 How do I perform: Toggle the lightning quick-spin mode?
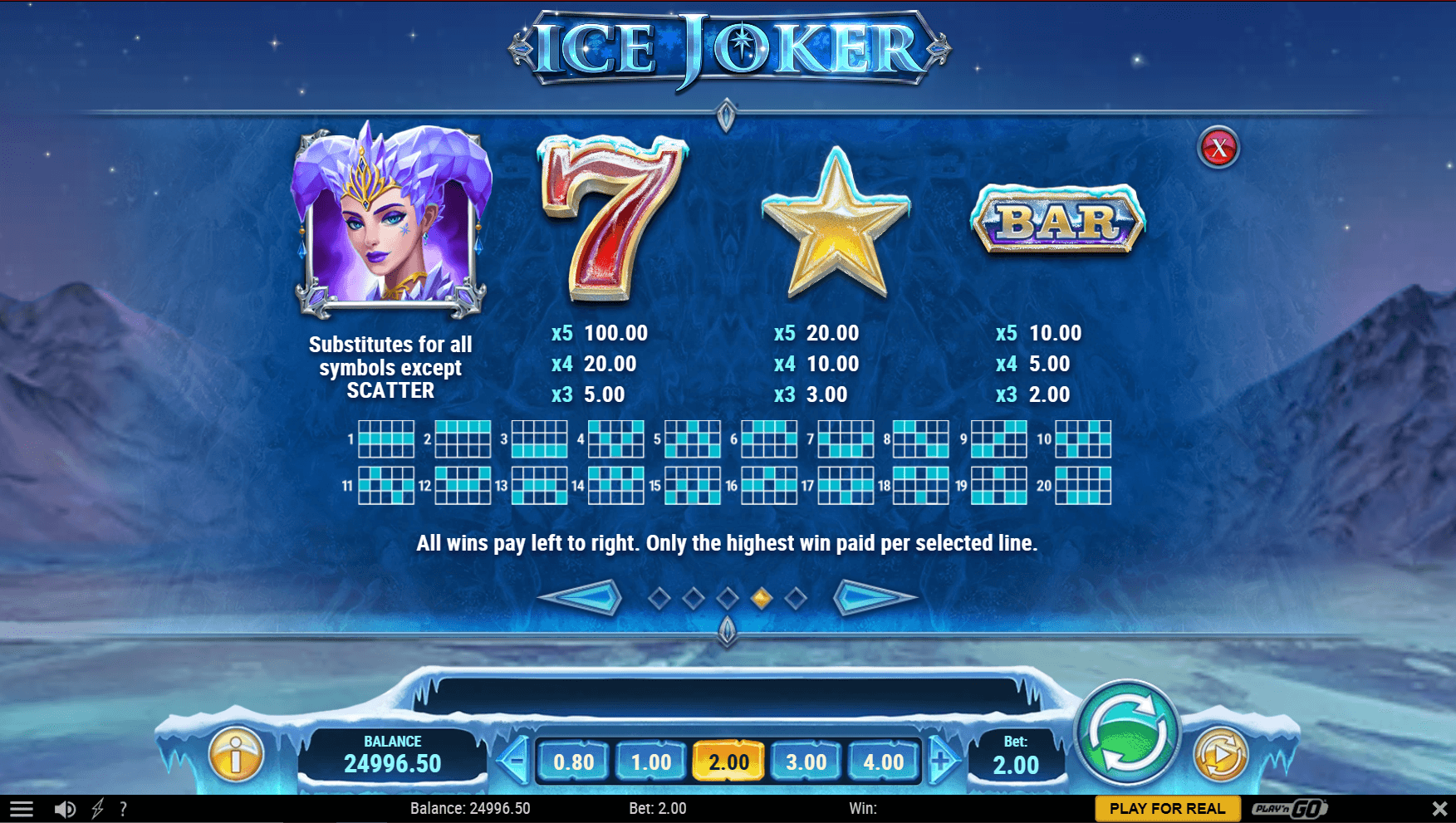tap(97, 807)
